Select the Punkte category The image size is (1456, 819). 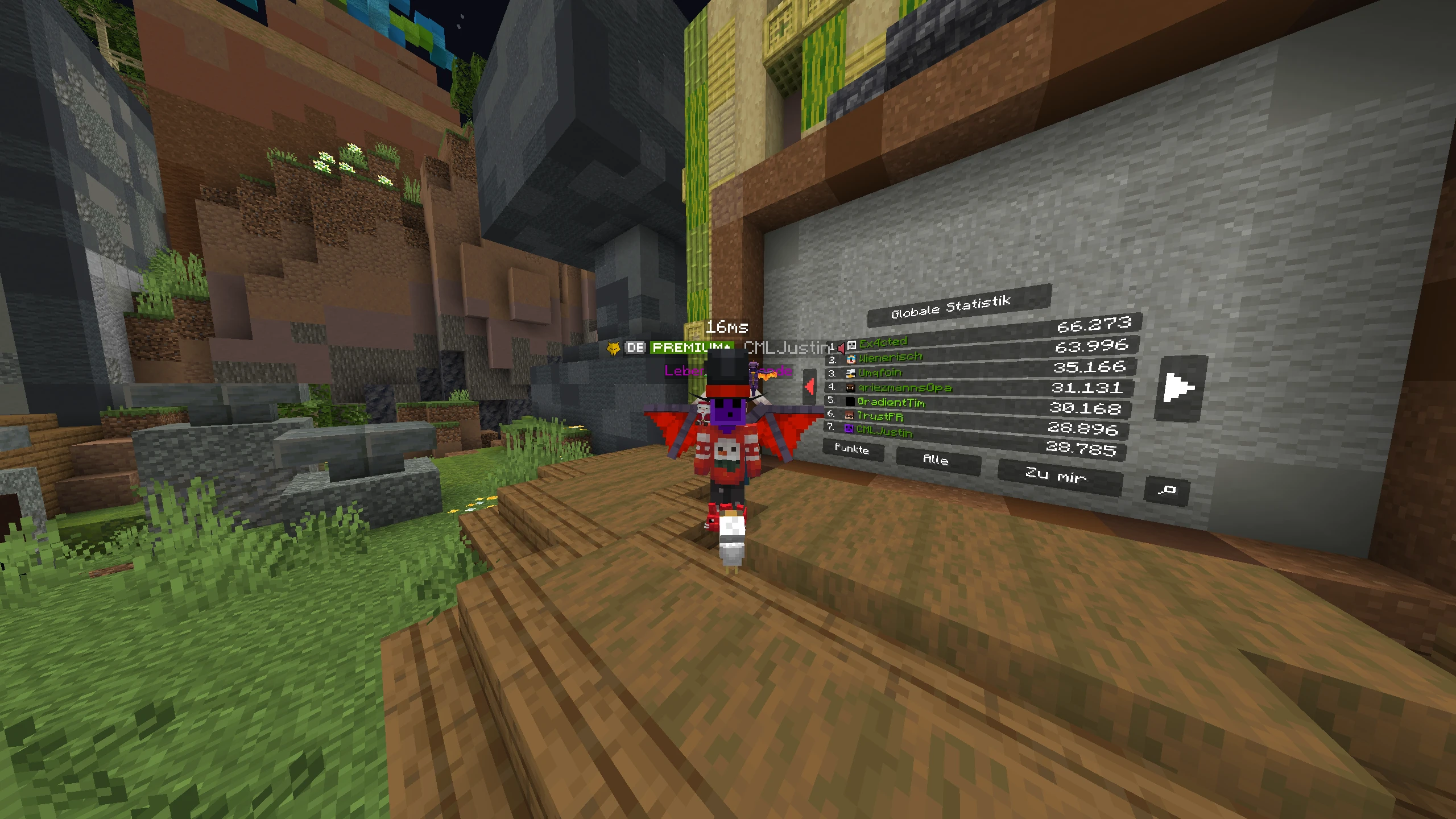pyautogui.click(x=853, y=450)
